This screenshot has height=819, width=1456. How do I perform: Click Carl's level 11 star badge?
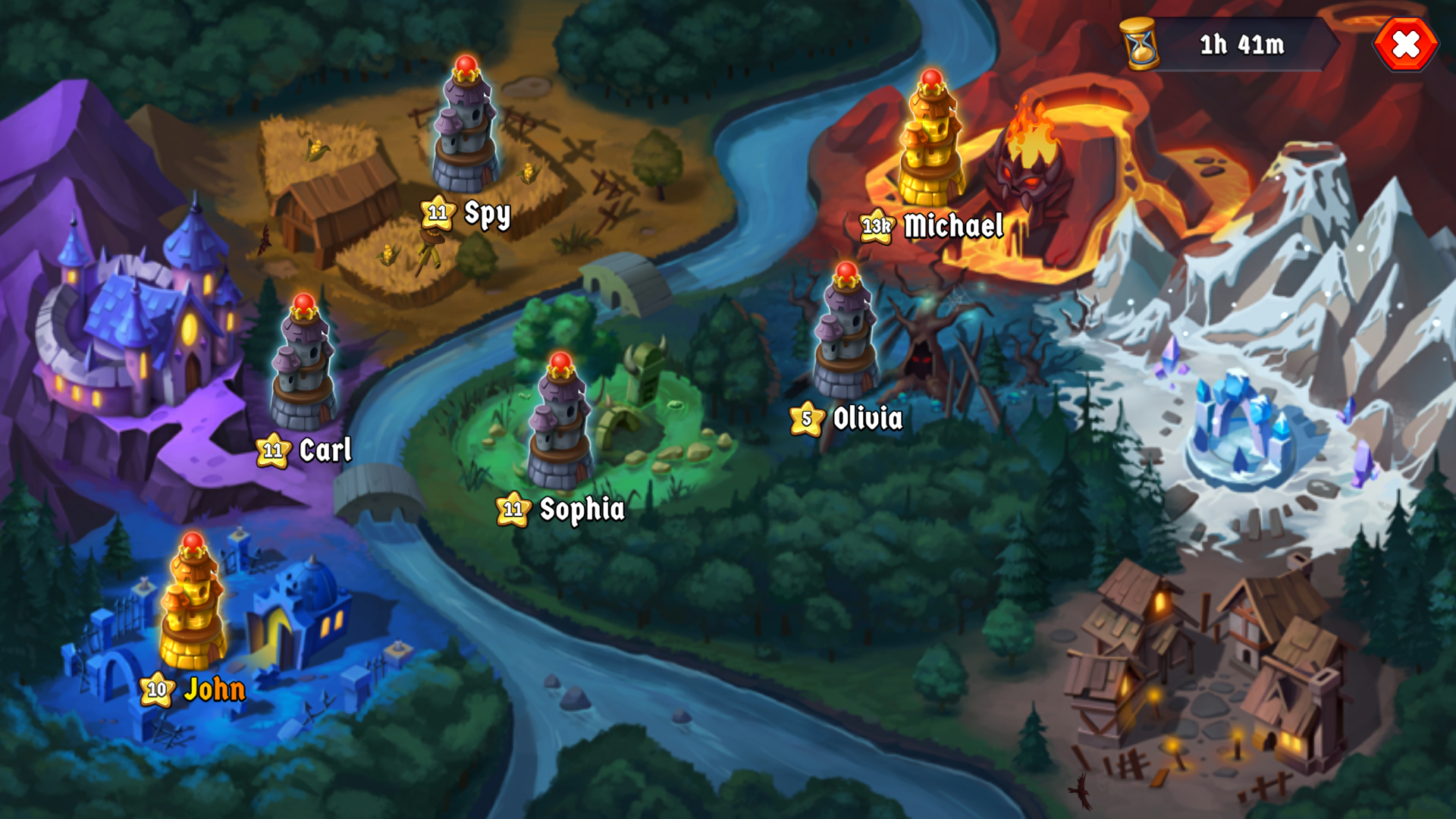(272, 450)
